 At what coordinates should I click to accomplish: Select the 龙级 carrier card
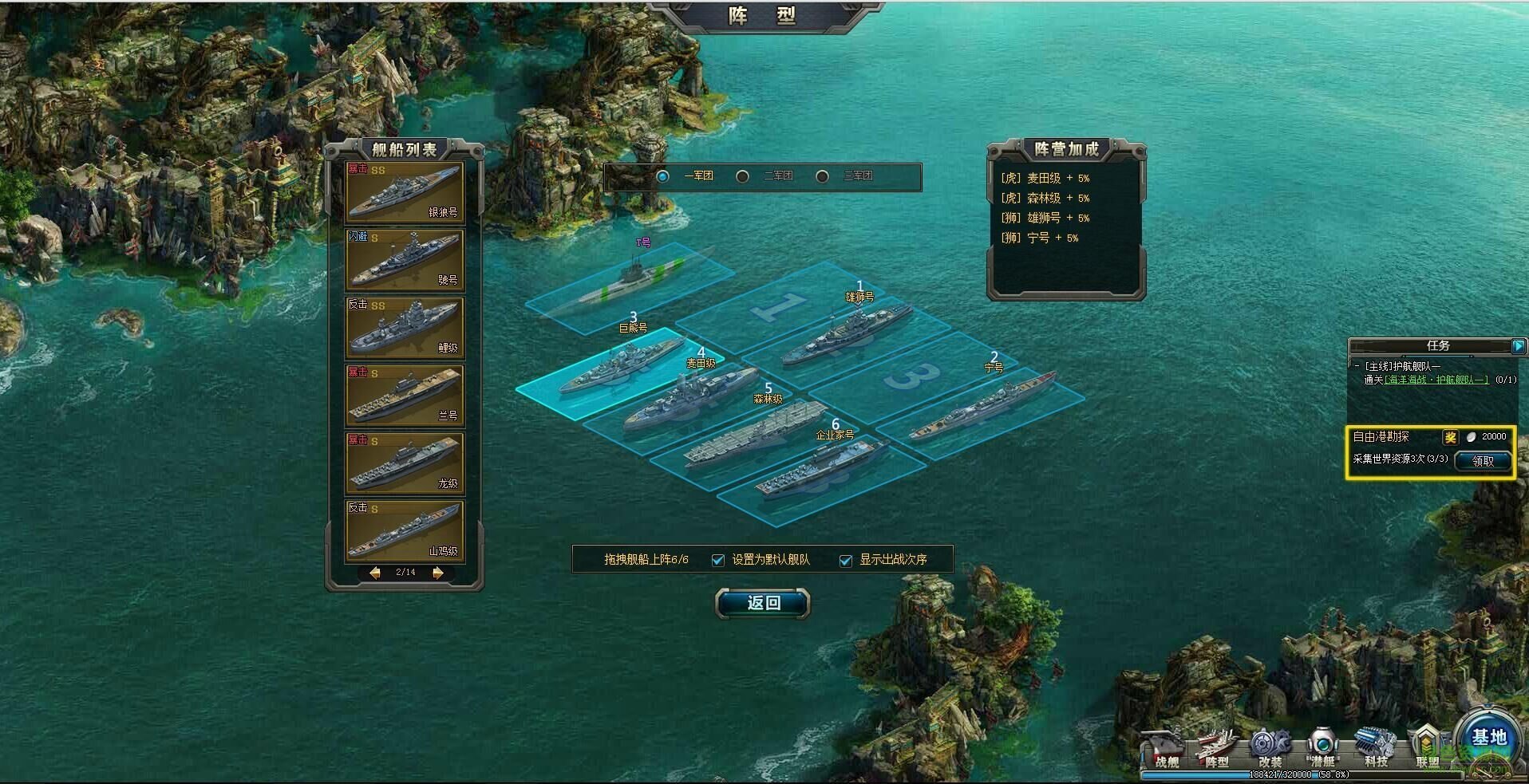coord(405,463)
